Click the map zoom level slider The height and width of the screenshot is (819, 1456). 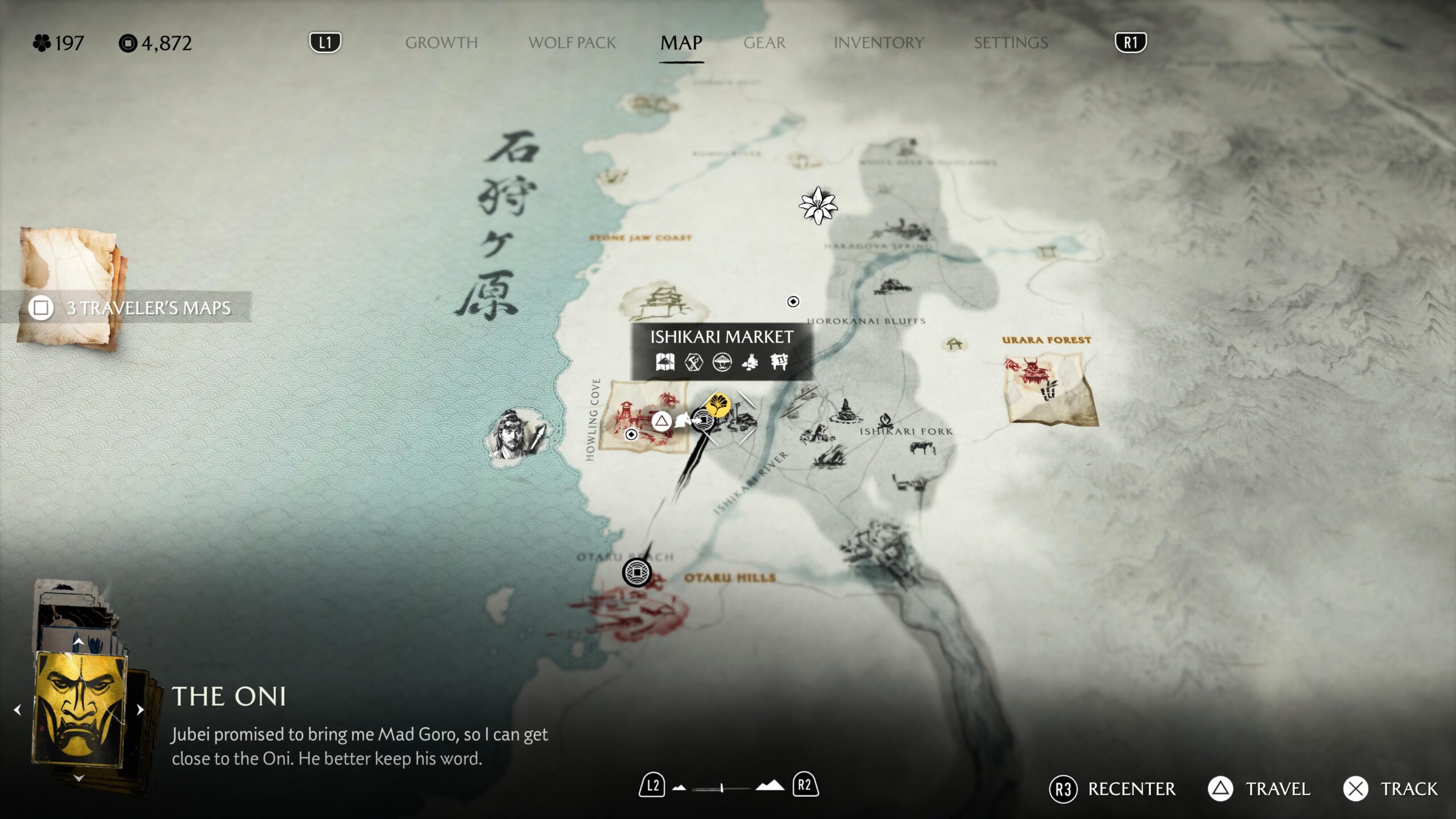click(x=721, y=788)
